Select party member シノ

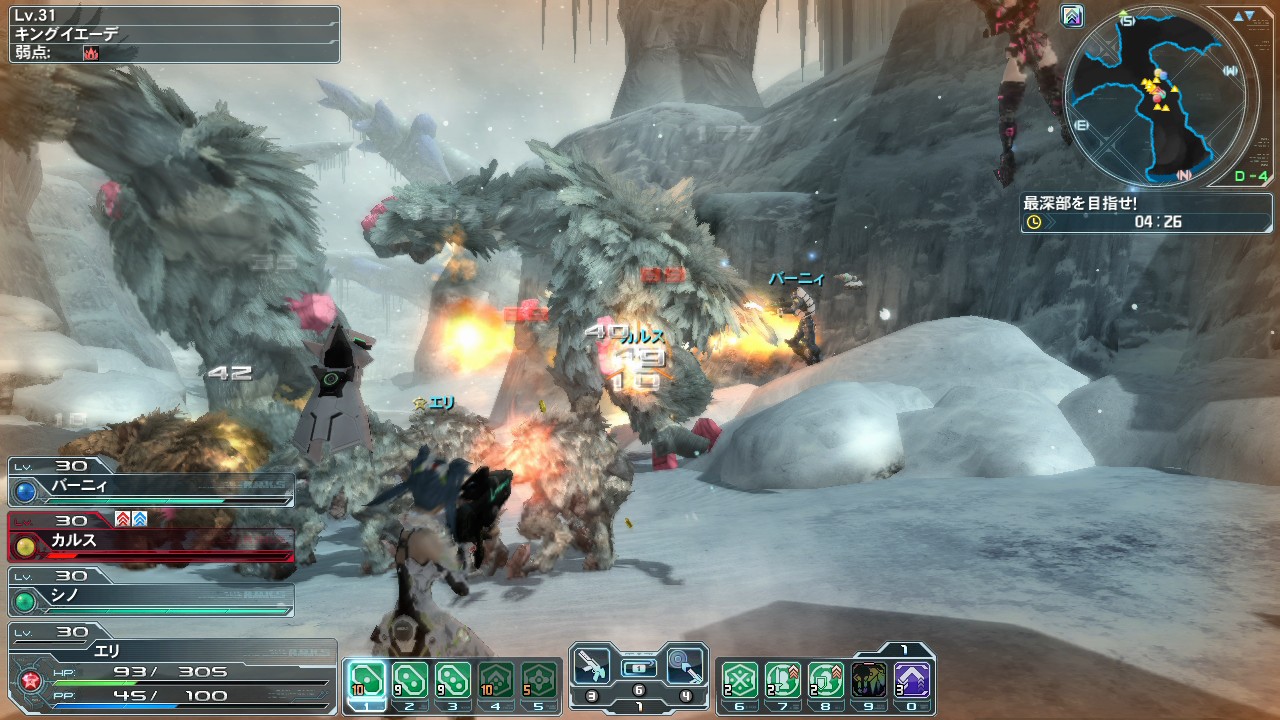click(152, 597)
